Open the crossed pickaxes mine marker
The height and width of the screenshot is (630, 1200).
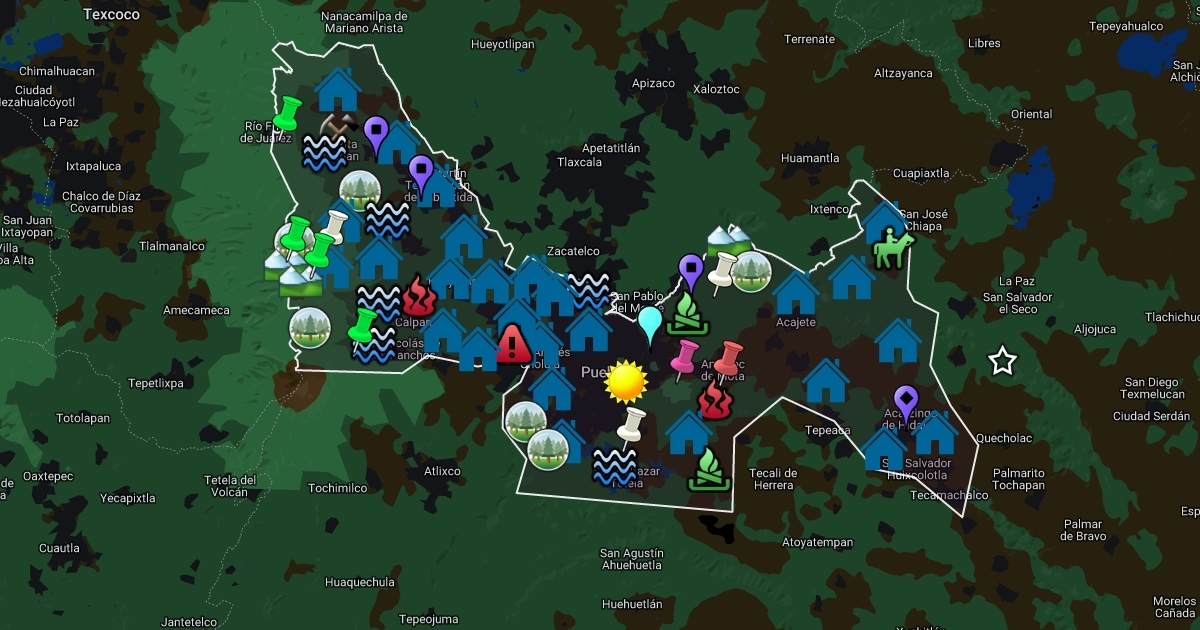pyautogui.click(x=337, y=125)
